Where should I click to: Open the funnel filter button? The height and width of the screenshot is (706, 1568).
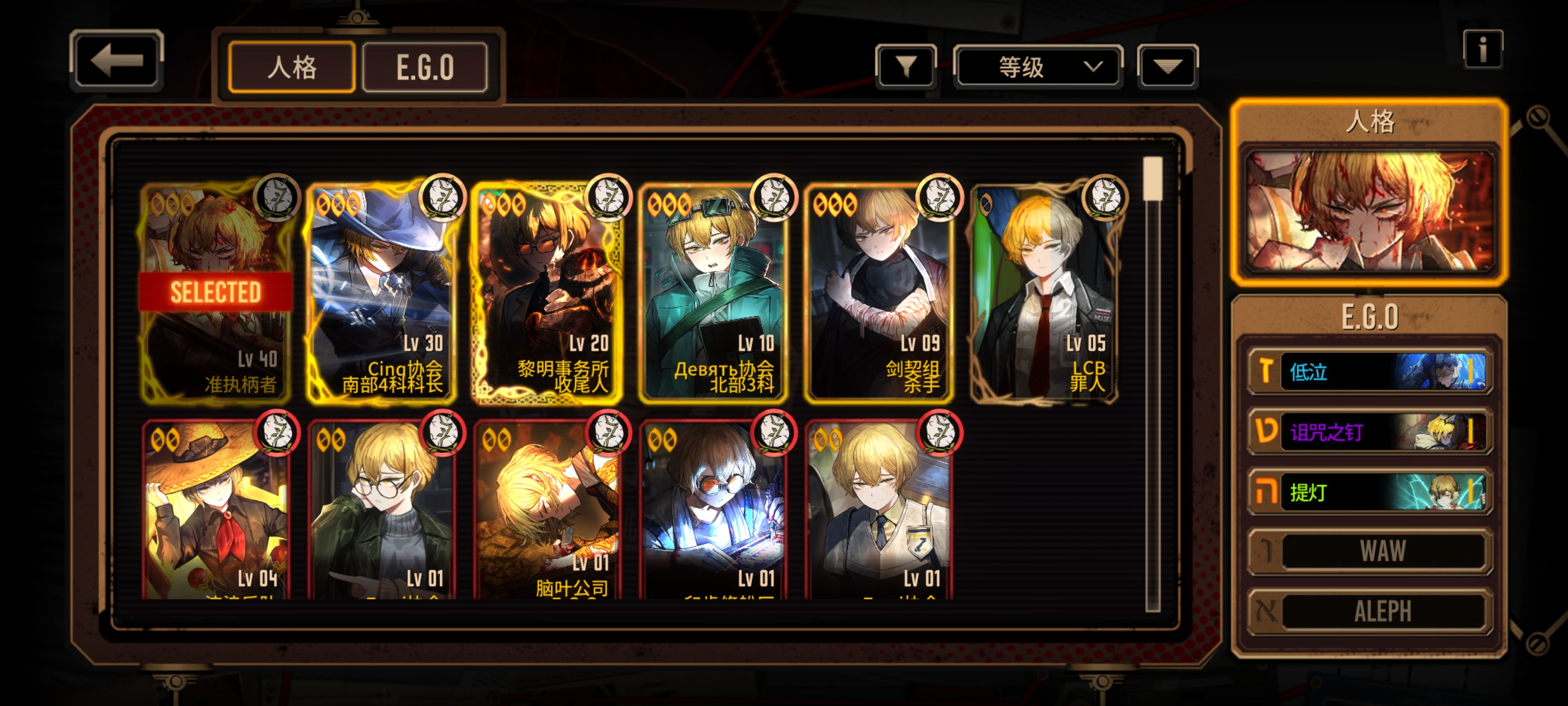coord(906,66)
